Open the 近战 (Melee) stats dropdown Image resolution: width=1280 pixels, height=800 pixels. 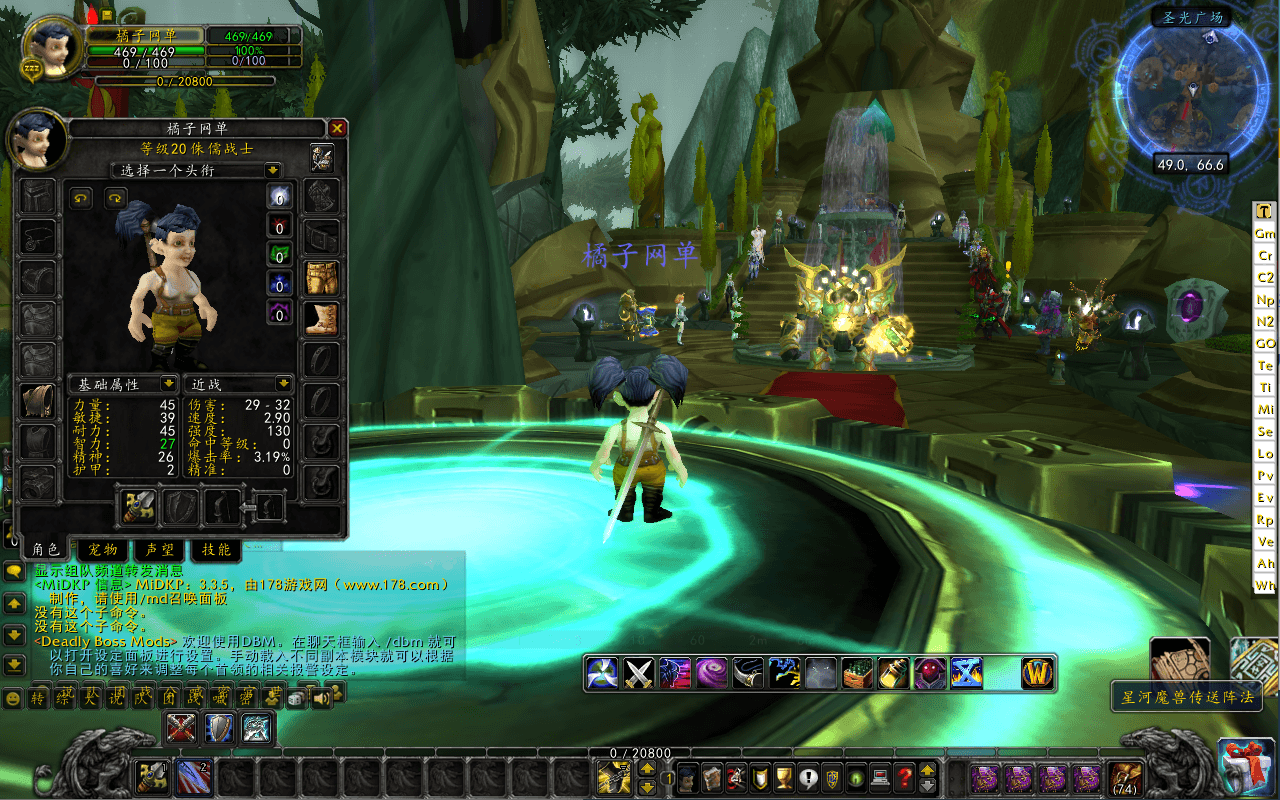[284, 384]
